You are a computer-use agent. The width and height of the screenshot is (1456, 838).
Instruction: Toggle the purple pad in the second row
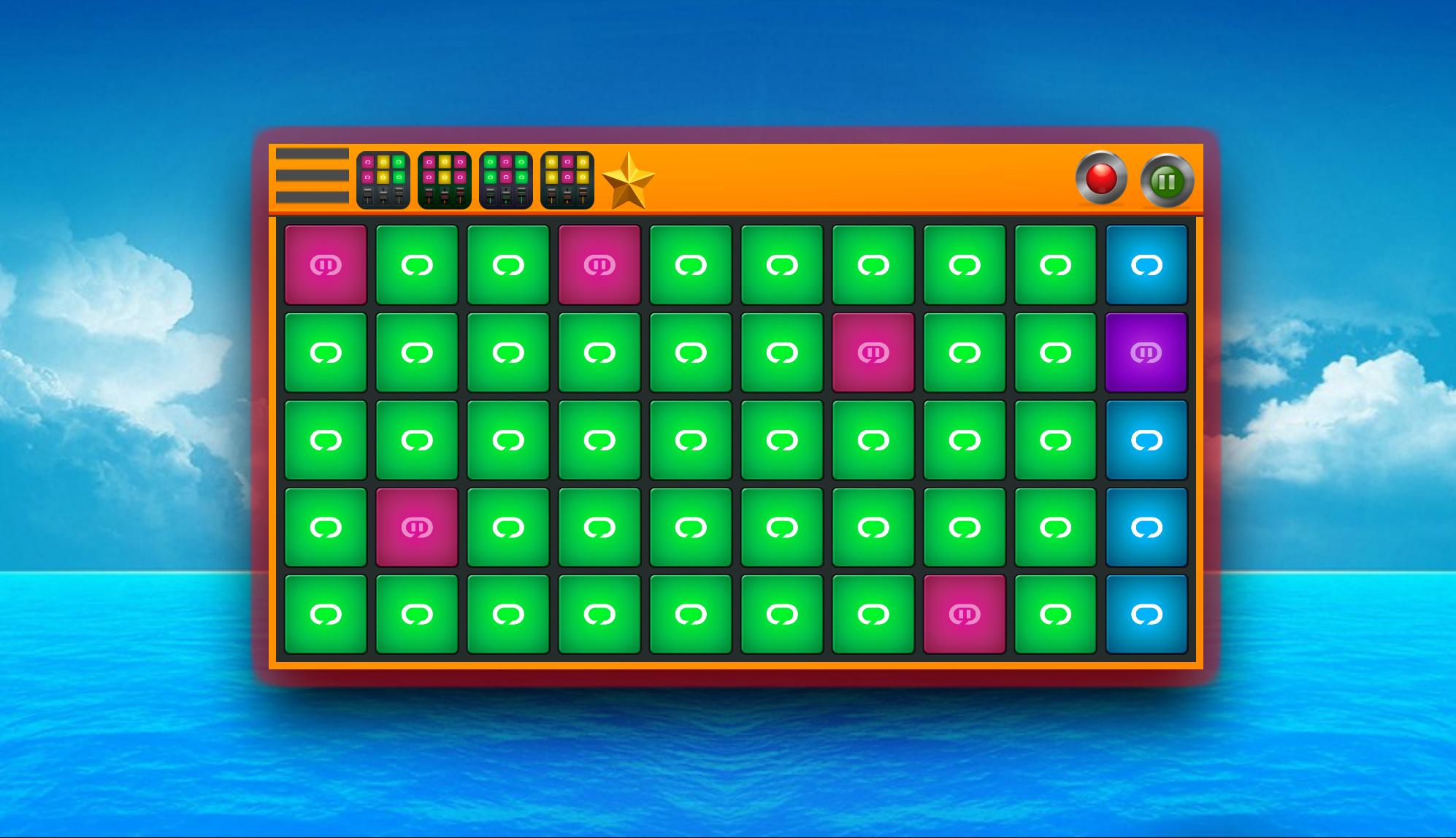(1146, 353)
